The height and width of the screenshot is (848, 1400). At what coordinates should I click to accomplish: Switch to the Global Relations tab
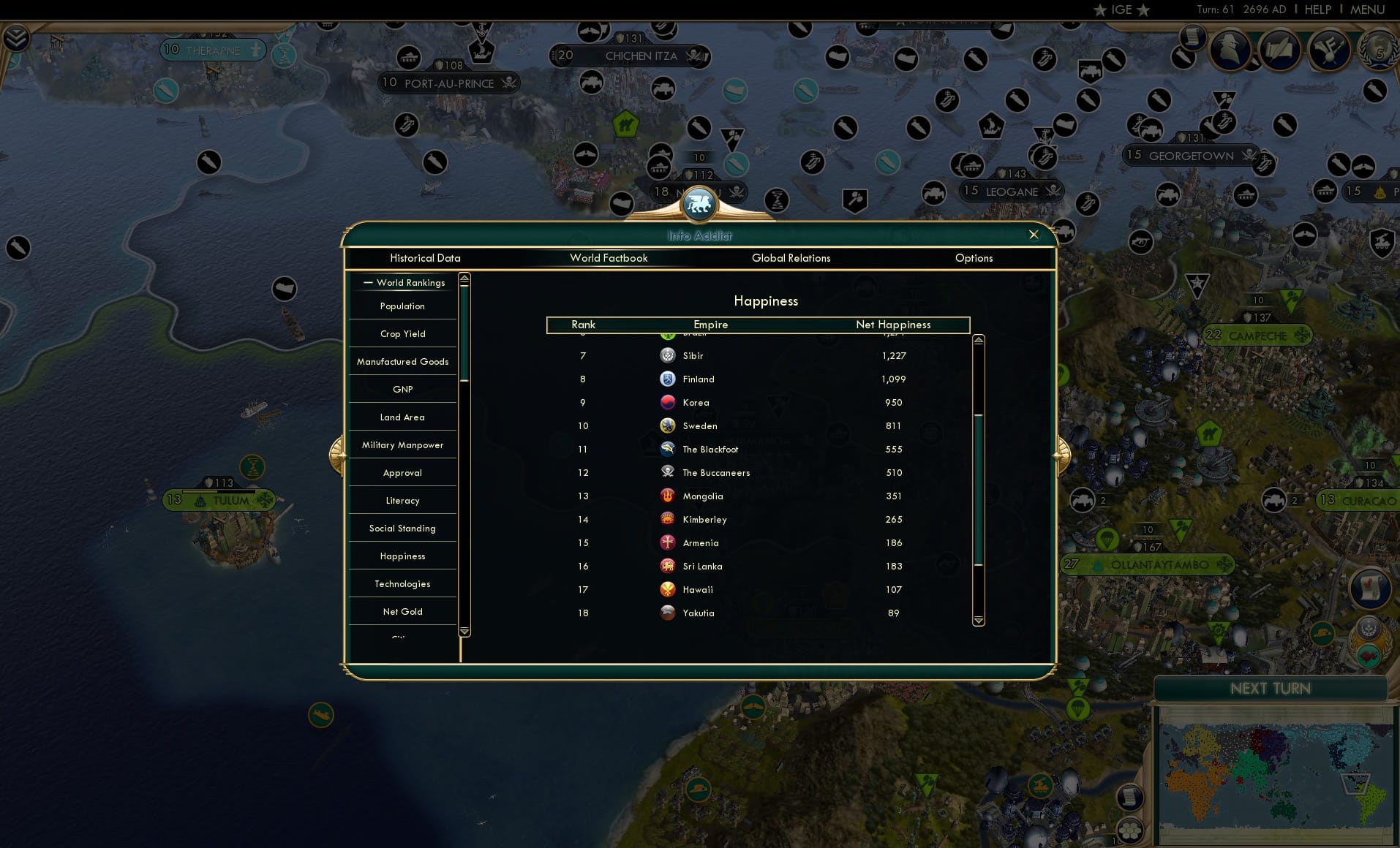(x=790, y=258)
